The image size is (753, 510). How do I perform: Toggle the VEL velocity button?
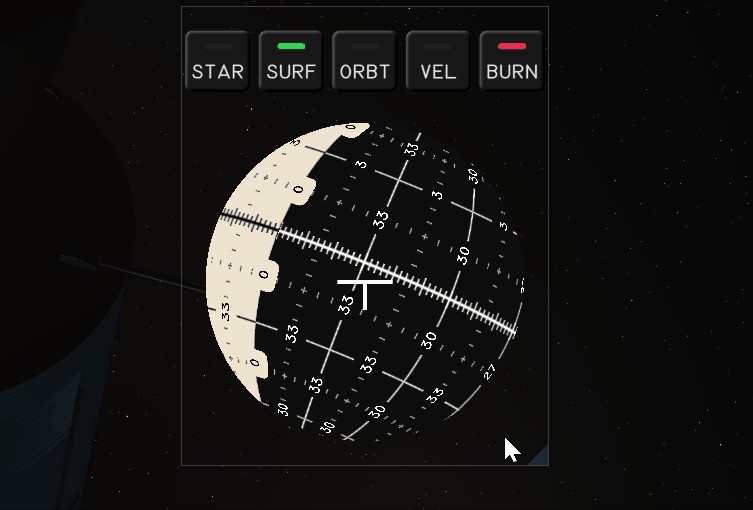[438, 61]
